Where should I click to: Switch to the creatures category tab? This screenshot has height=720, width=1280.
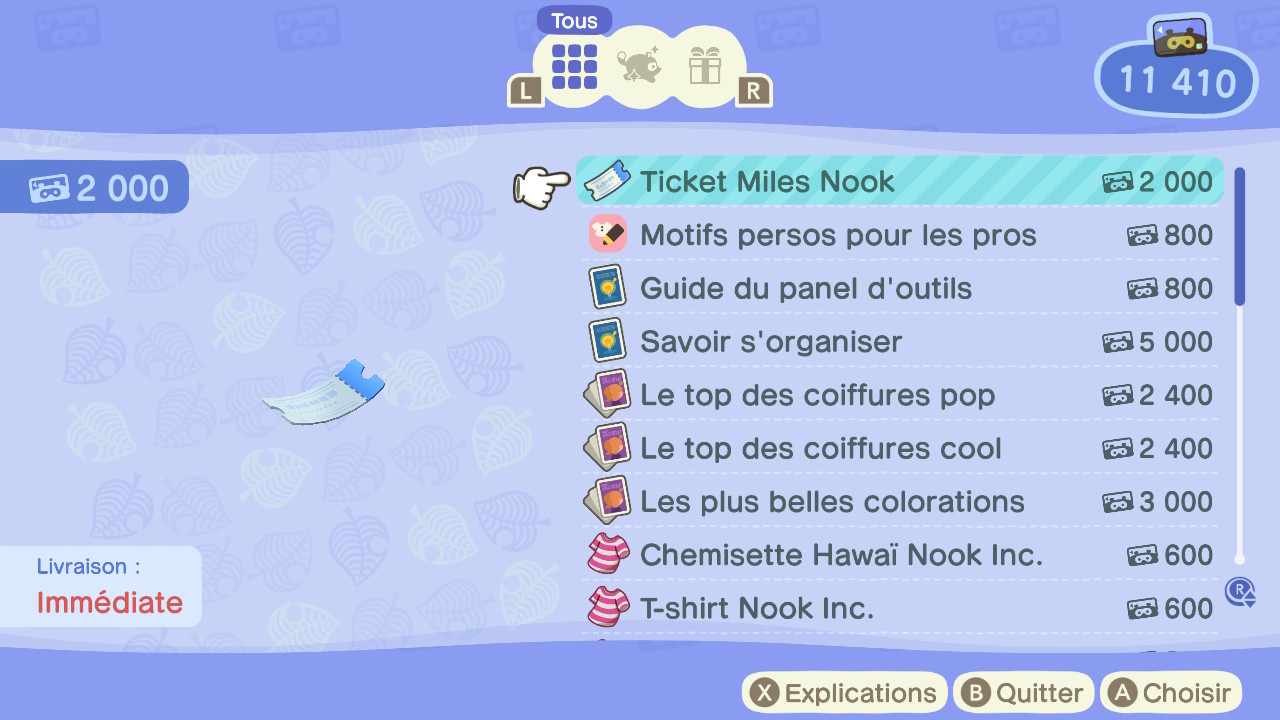point(641,65)
